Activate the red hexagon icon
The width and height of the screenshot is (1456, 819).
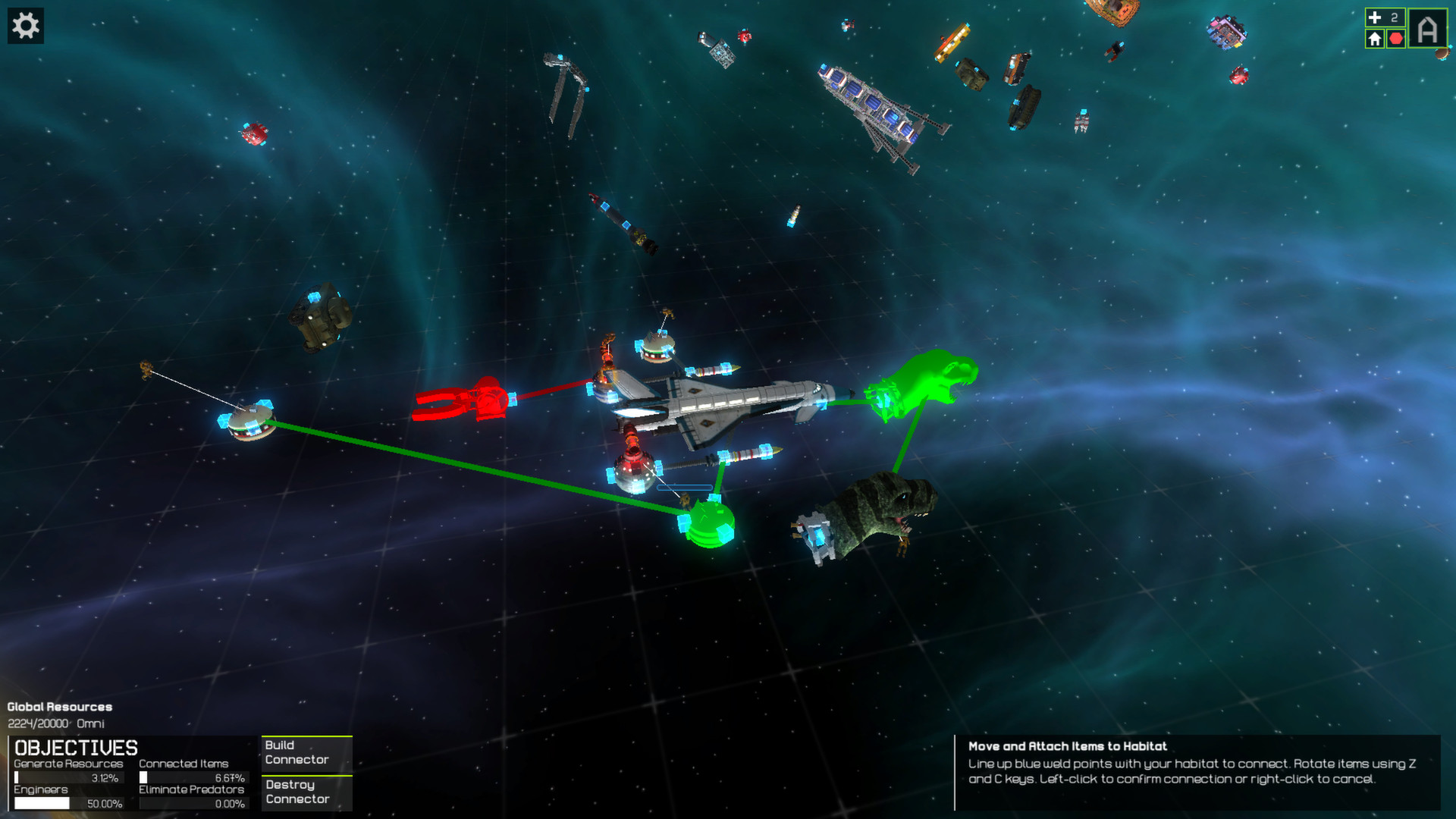click(x=1396, y=39)
